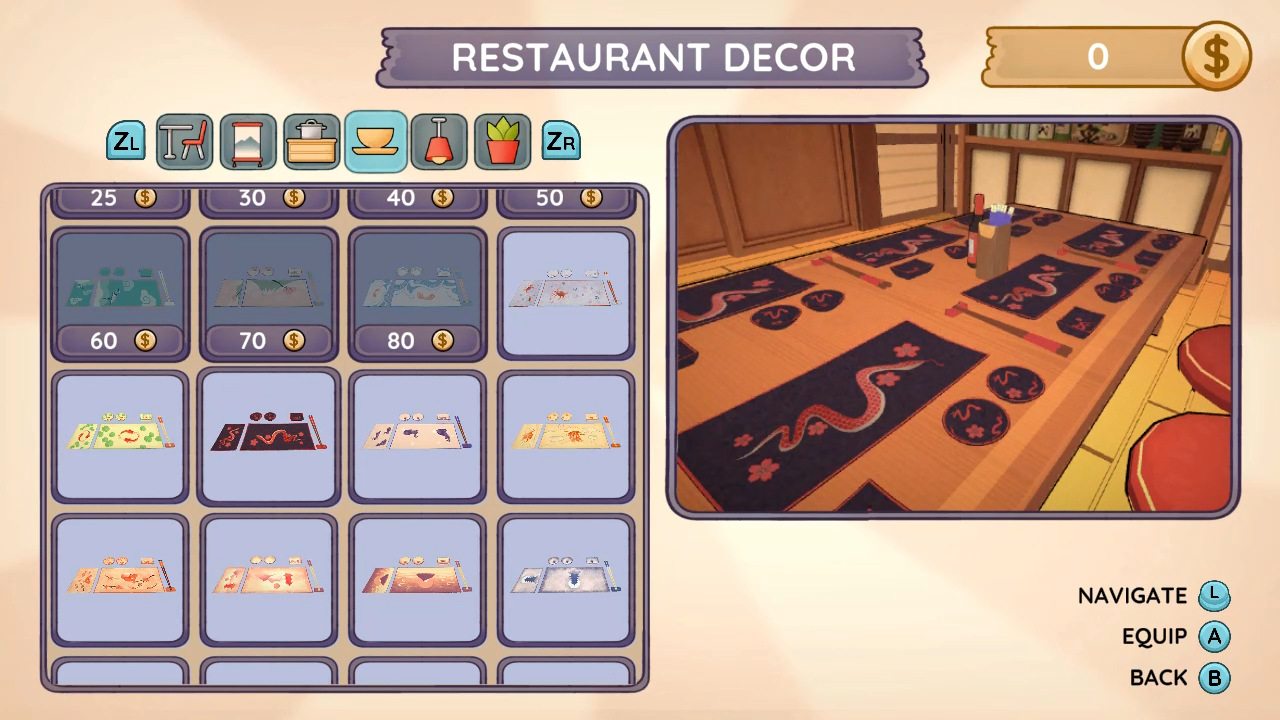Viewport: 1280px width, 720px height.
Task: Click the Restaurant Decor title banner
Action: tap(652, 58)
